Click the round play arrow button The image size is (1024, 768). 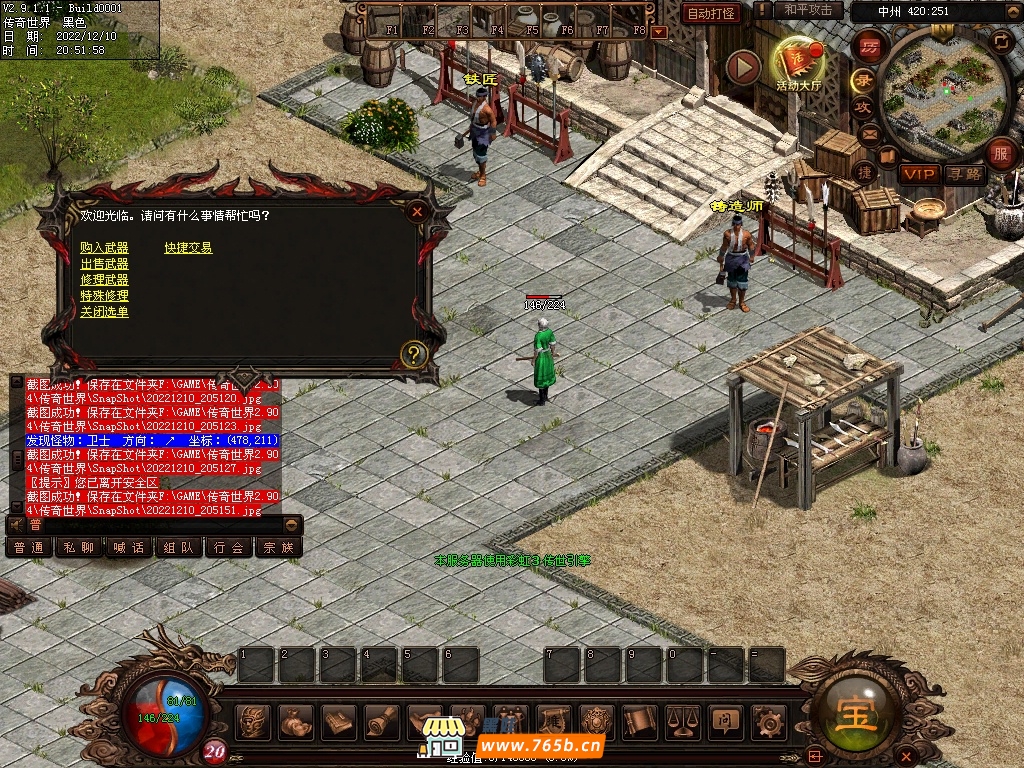[x=743, y=67]
